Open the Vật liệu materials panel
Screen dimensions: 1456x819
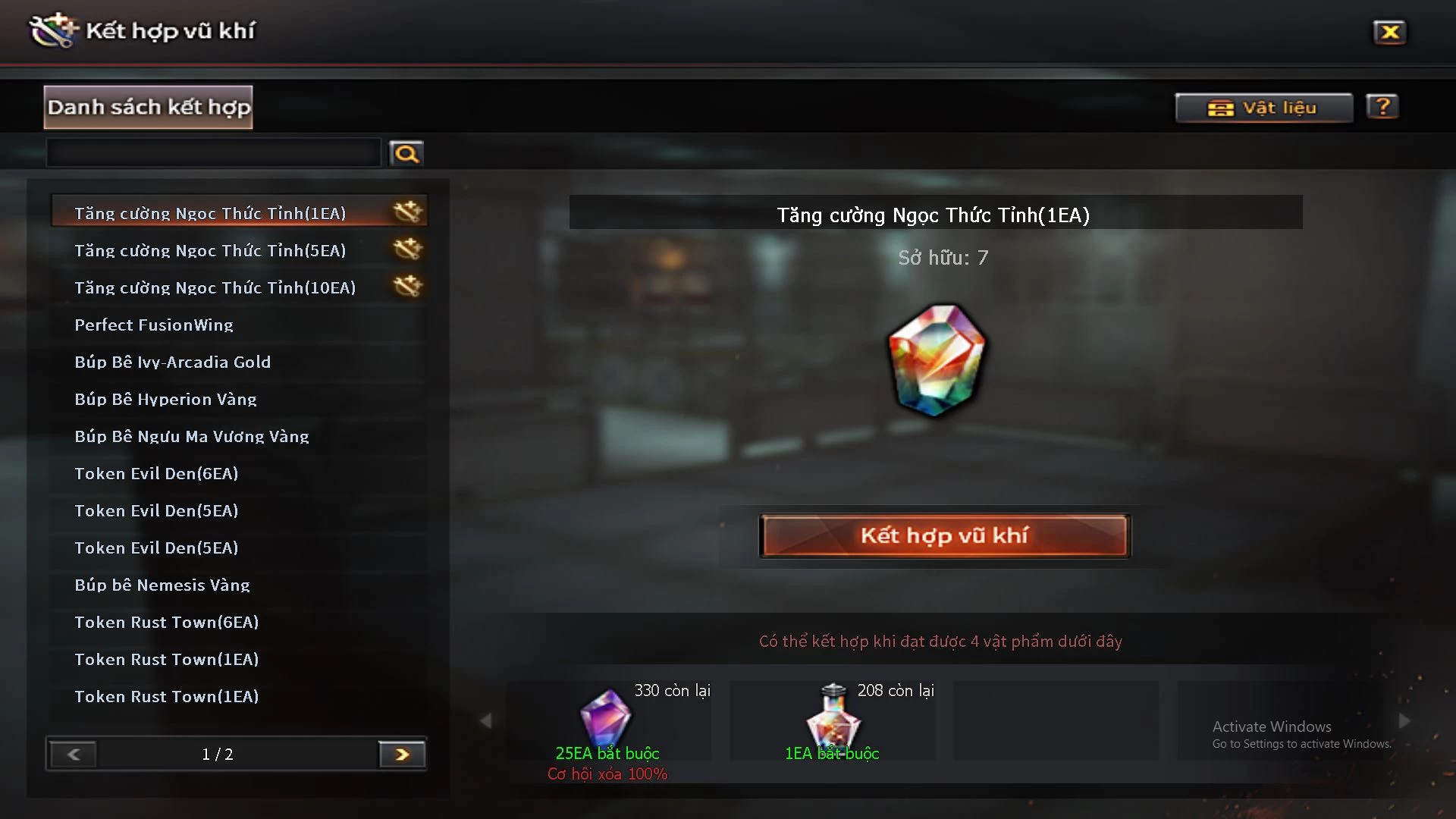click(1263, 108)
